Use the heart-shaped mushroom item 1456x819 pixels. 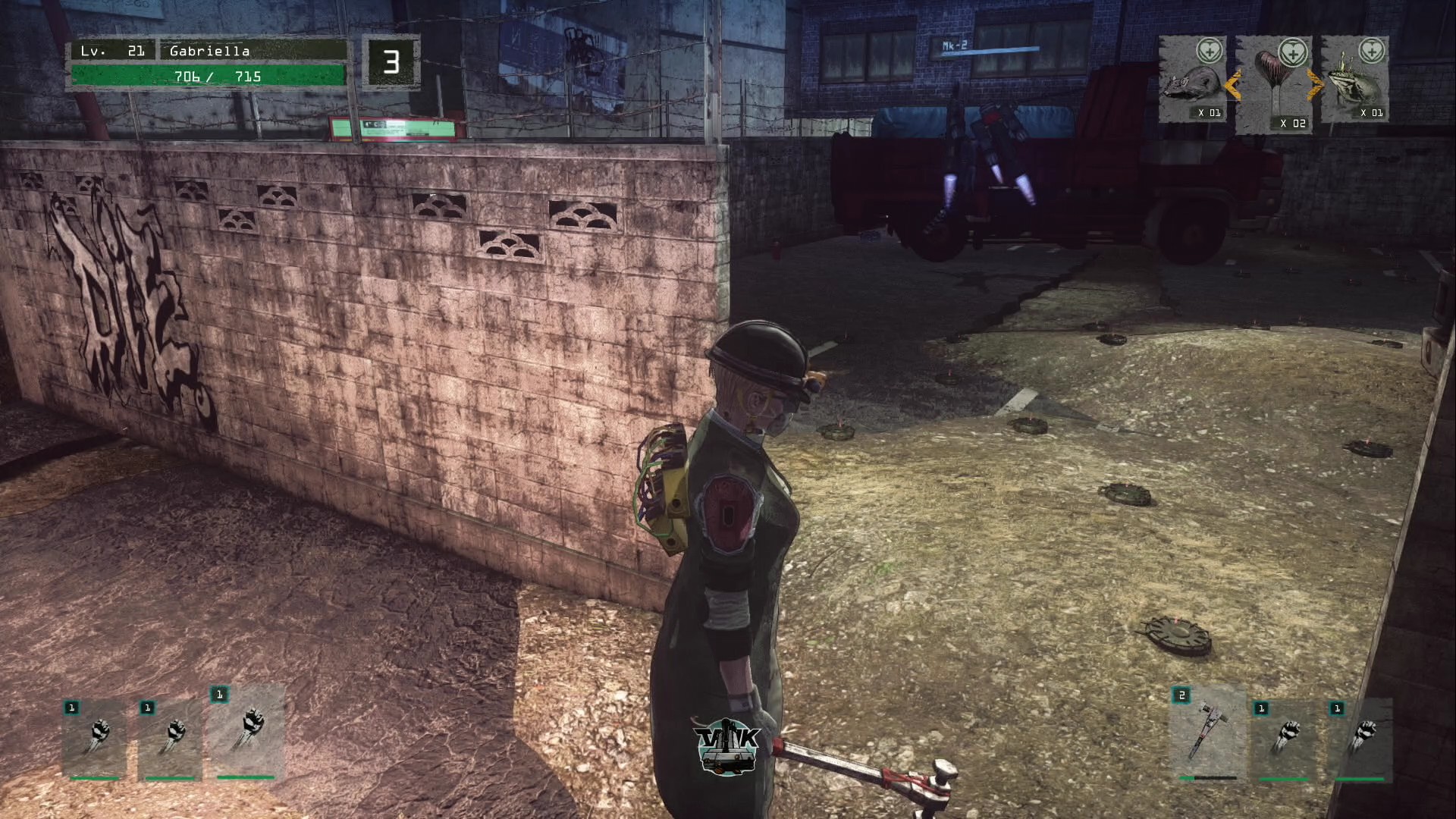point(1276,85)
